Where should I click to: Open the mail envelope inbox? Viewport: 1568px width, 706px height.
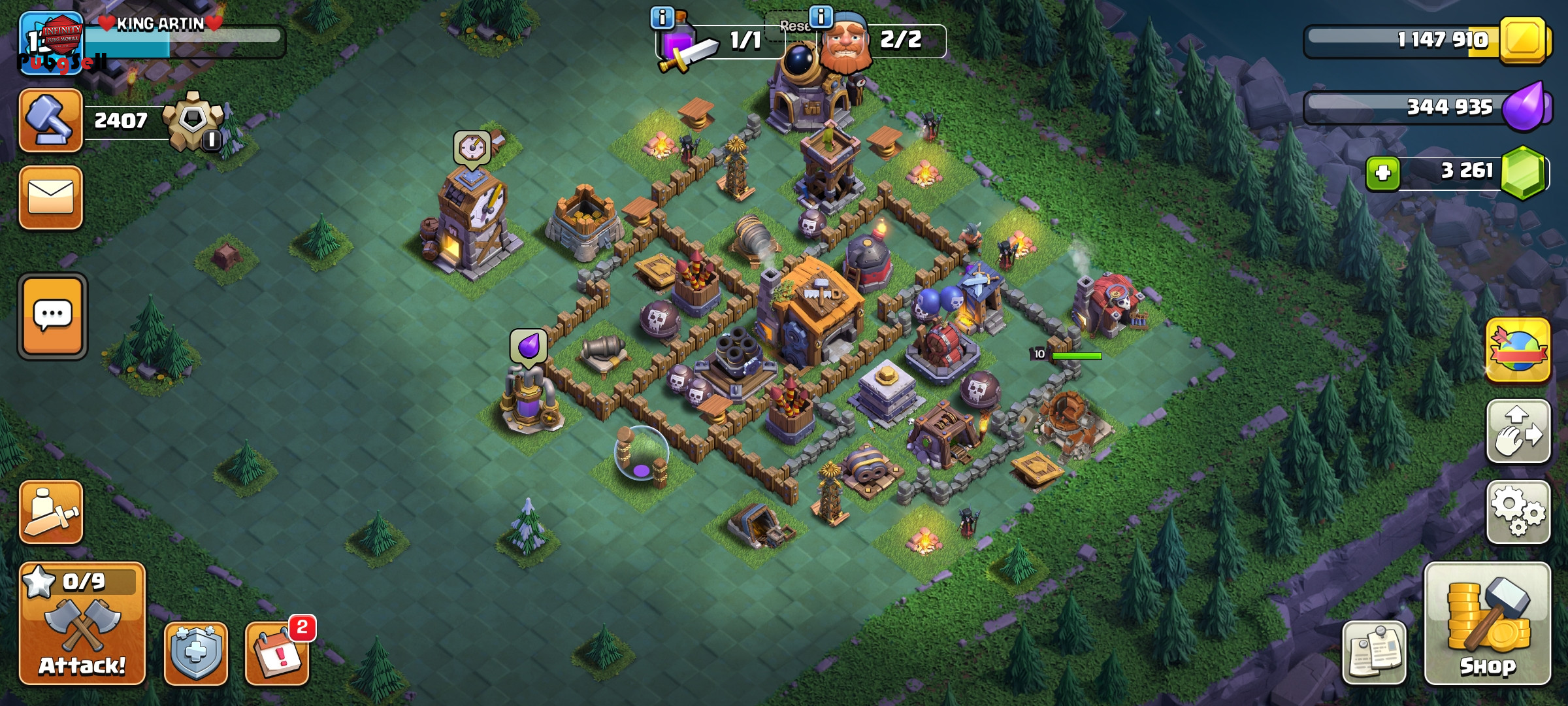tap(51, 197)
